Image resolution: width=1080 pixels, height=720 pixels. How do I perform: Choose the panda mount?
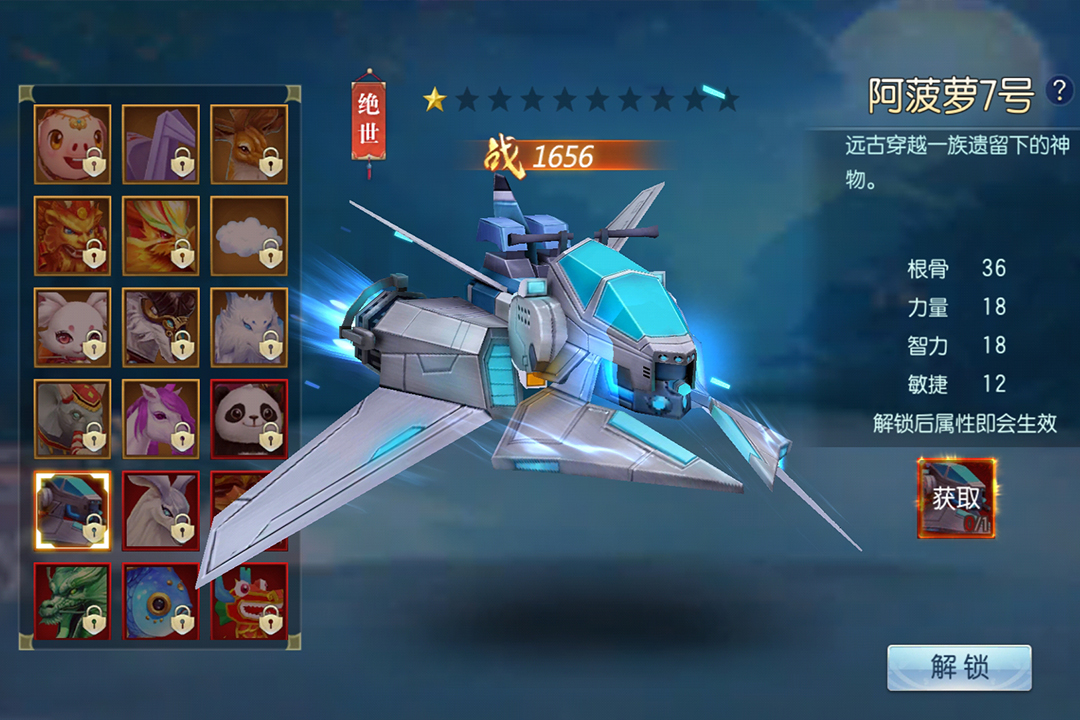[249, 418]
